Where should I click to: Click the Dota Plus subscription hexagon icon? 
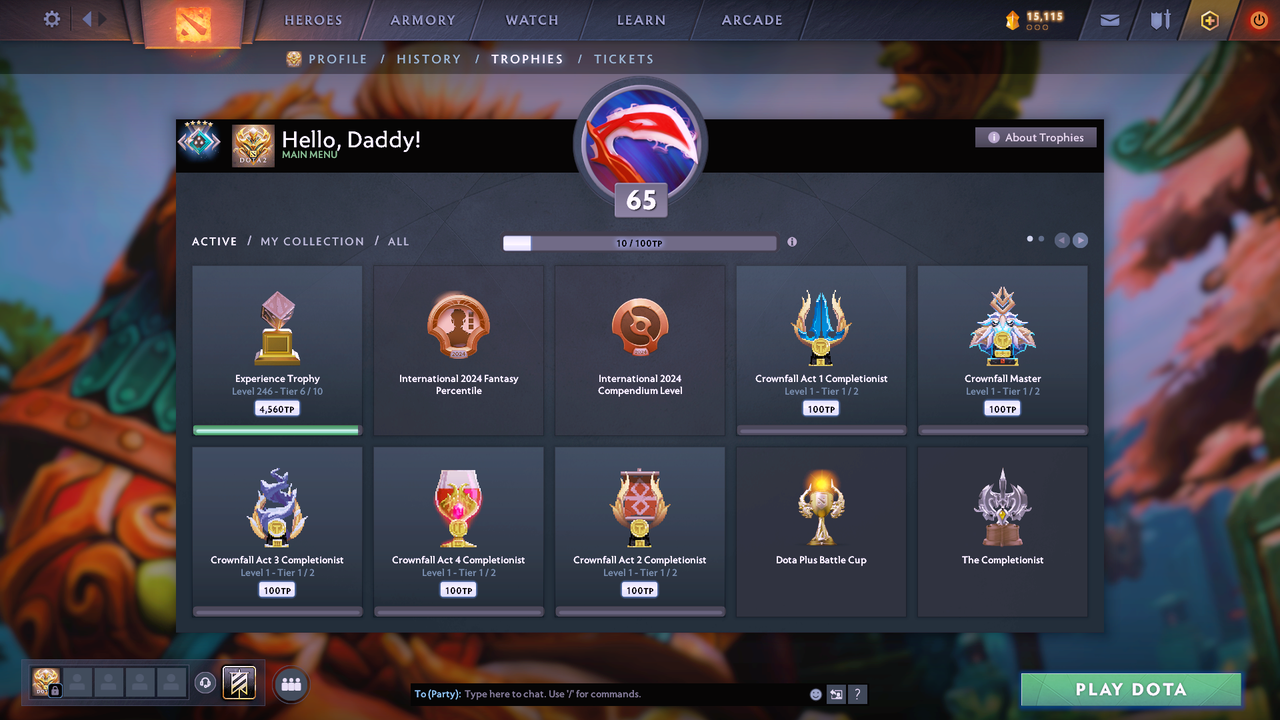1209,19
